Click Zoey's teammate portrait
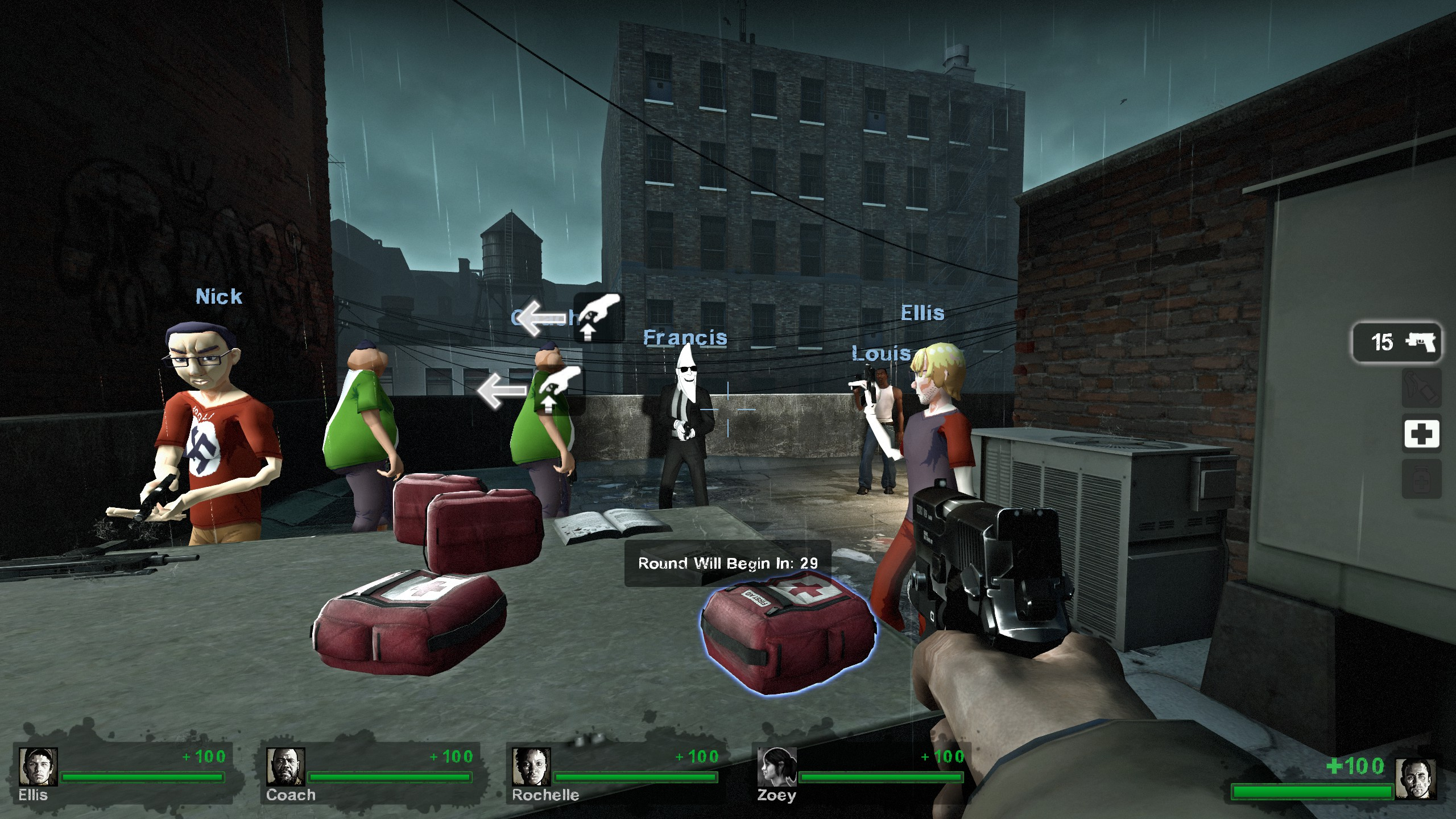The image size is (1456, 819). click(777, 766)
